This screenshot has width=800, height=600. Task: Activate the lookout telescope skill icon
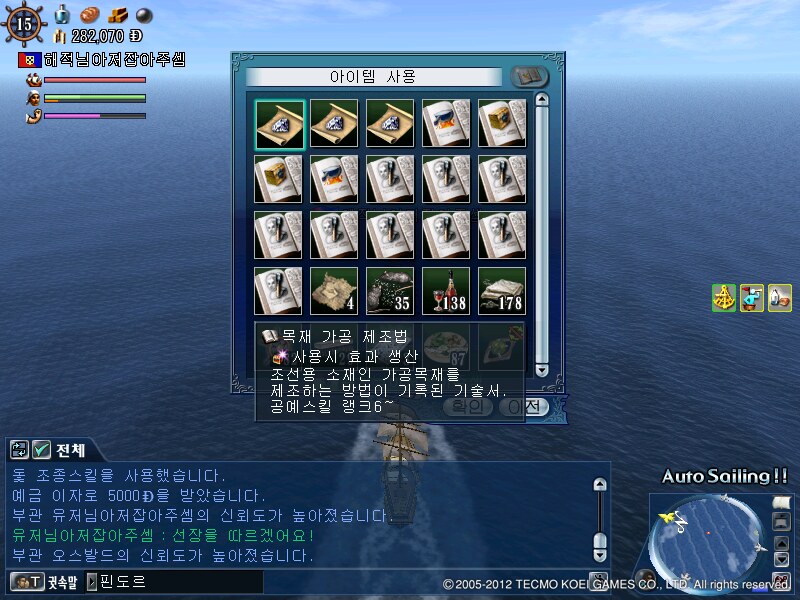pyautogui.click(x=752, y=298)
